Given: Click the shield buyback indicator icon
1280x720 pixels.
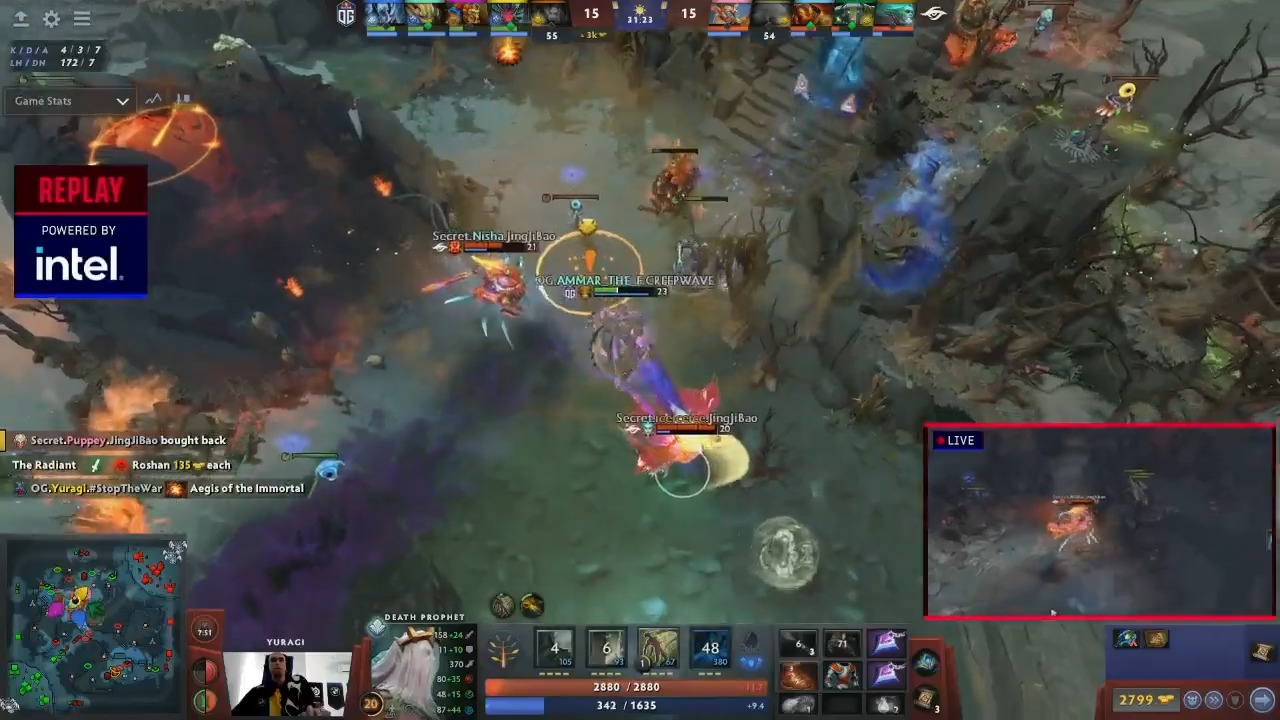Looking at the screenshot, I should pos(1234,700).
